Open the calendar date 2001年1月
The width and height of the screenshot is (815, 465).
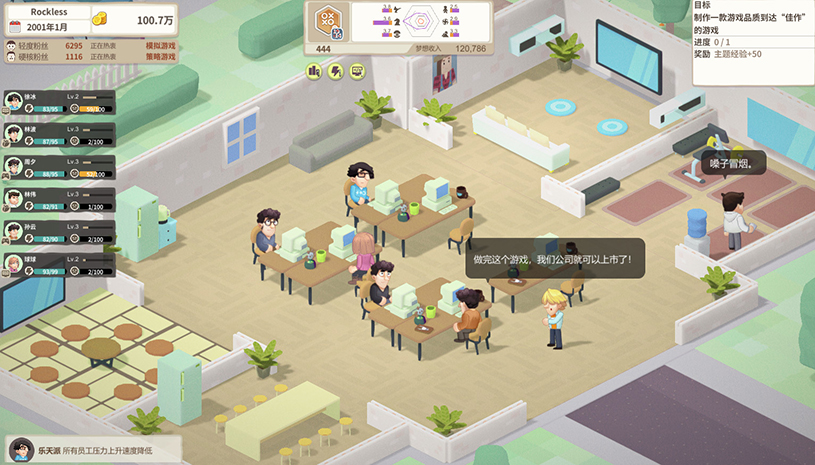point(50,26)
